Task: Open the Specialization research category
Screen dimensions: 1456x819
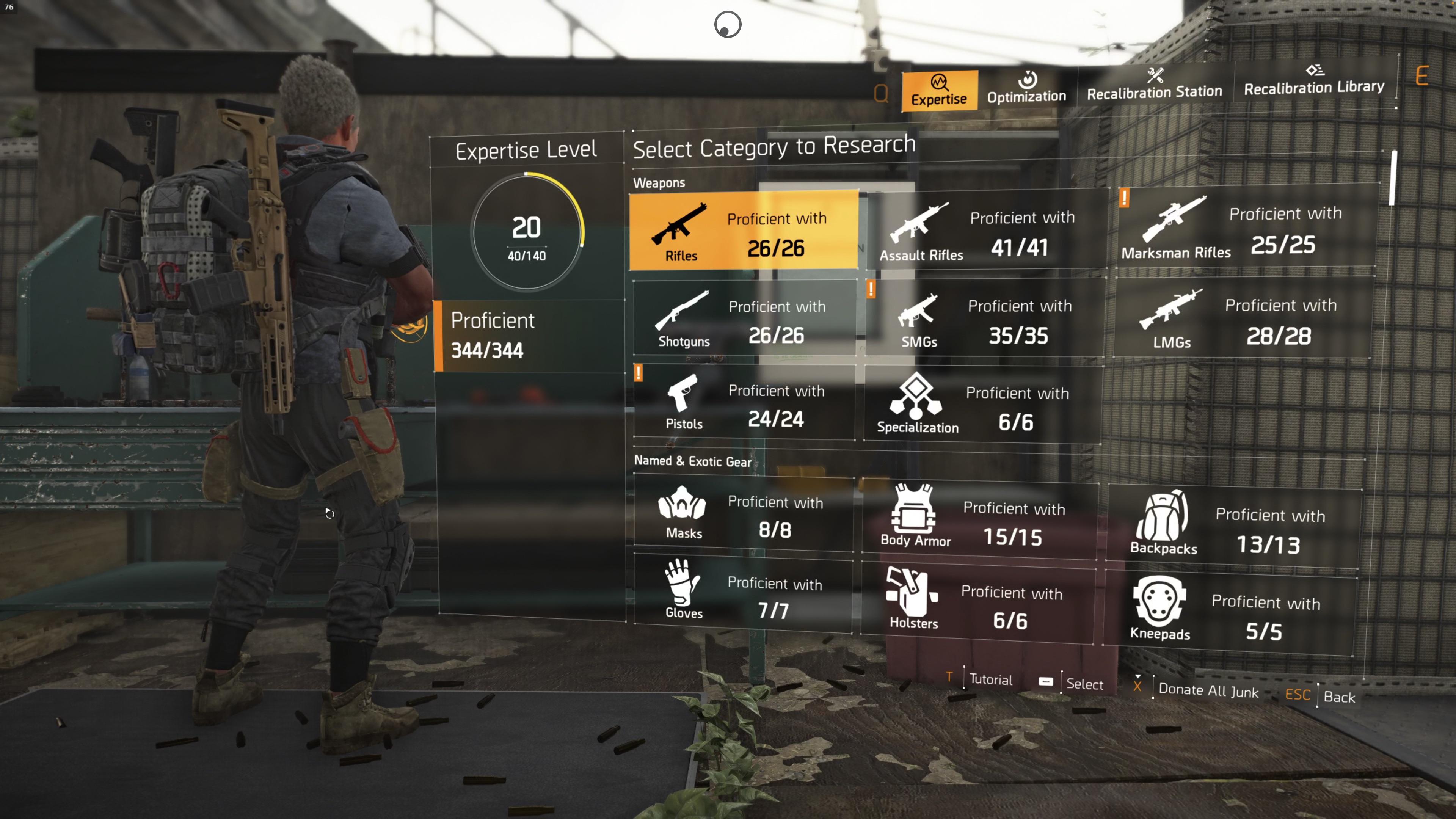Action: pyautogui.click(x=916, y=402)
